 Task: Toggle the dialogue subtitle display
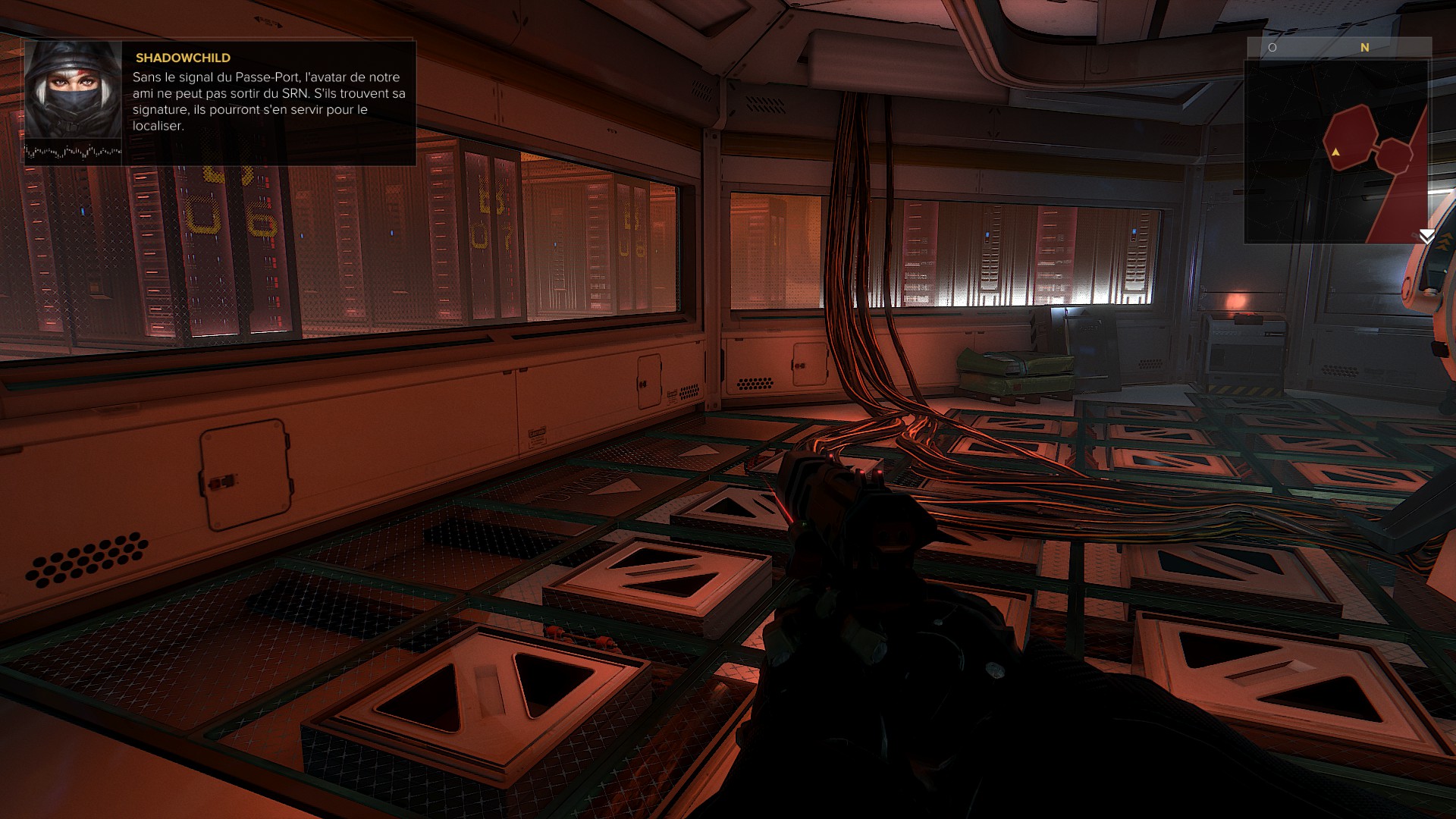click(269, 102)
